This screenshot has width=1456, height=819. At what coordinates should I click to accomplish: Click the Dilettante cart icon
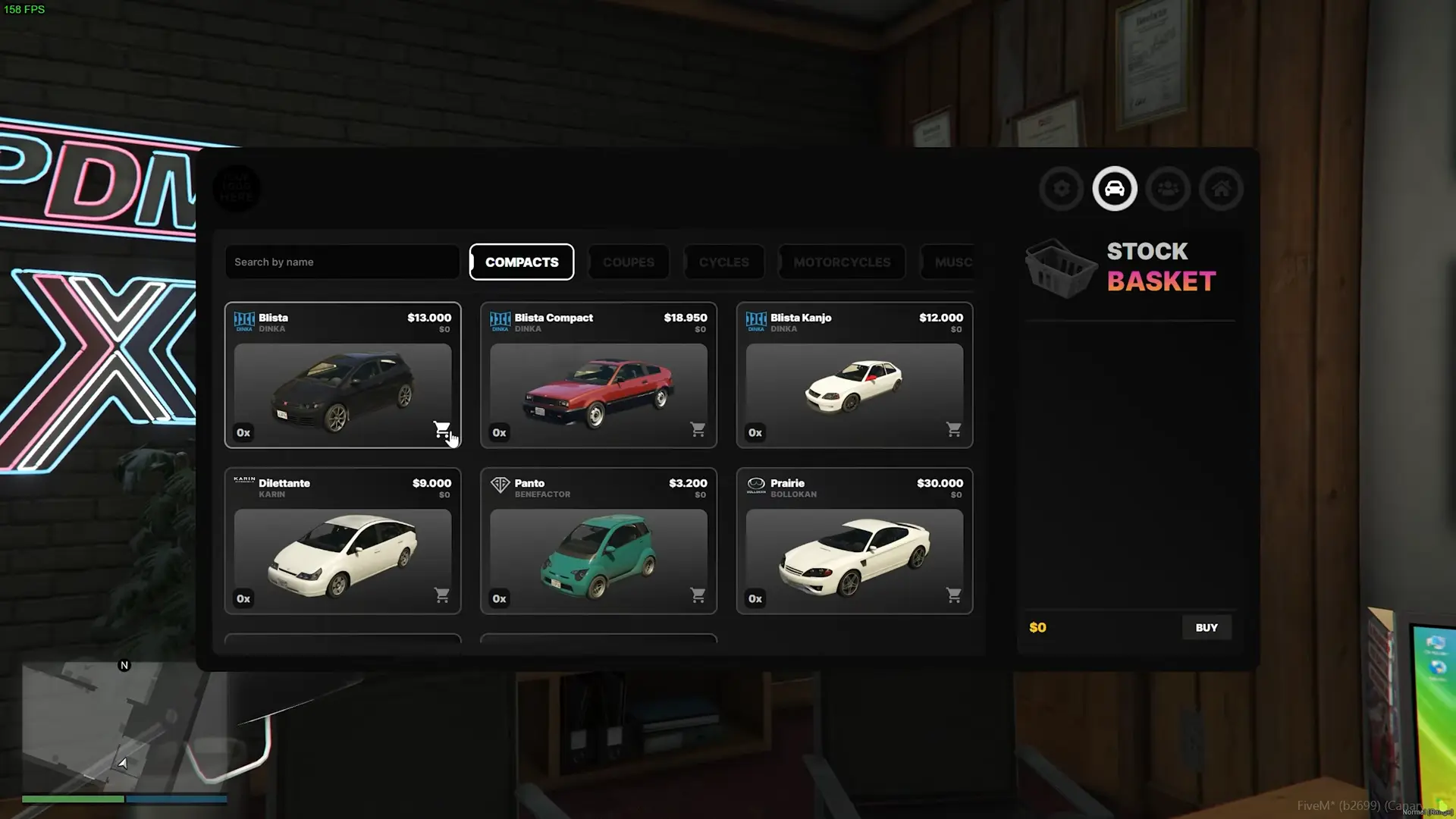441,595
